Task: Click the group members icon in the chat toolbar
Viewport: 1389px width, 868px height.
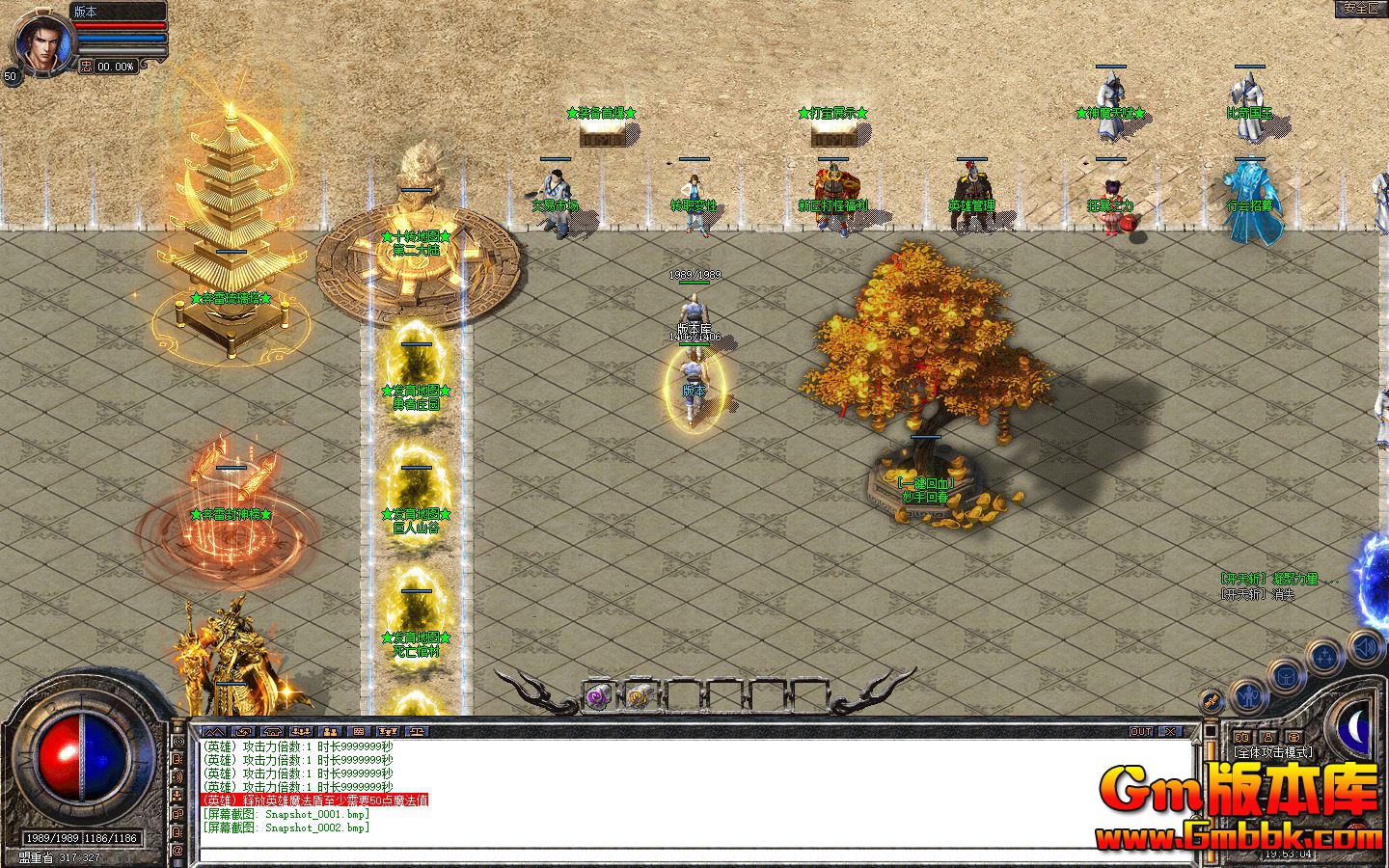Action: [301, 729]
